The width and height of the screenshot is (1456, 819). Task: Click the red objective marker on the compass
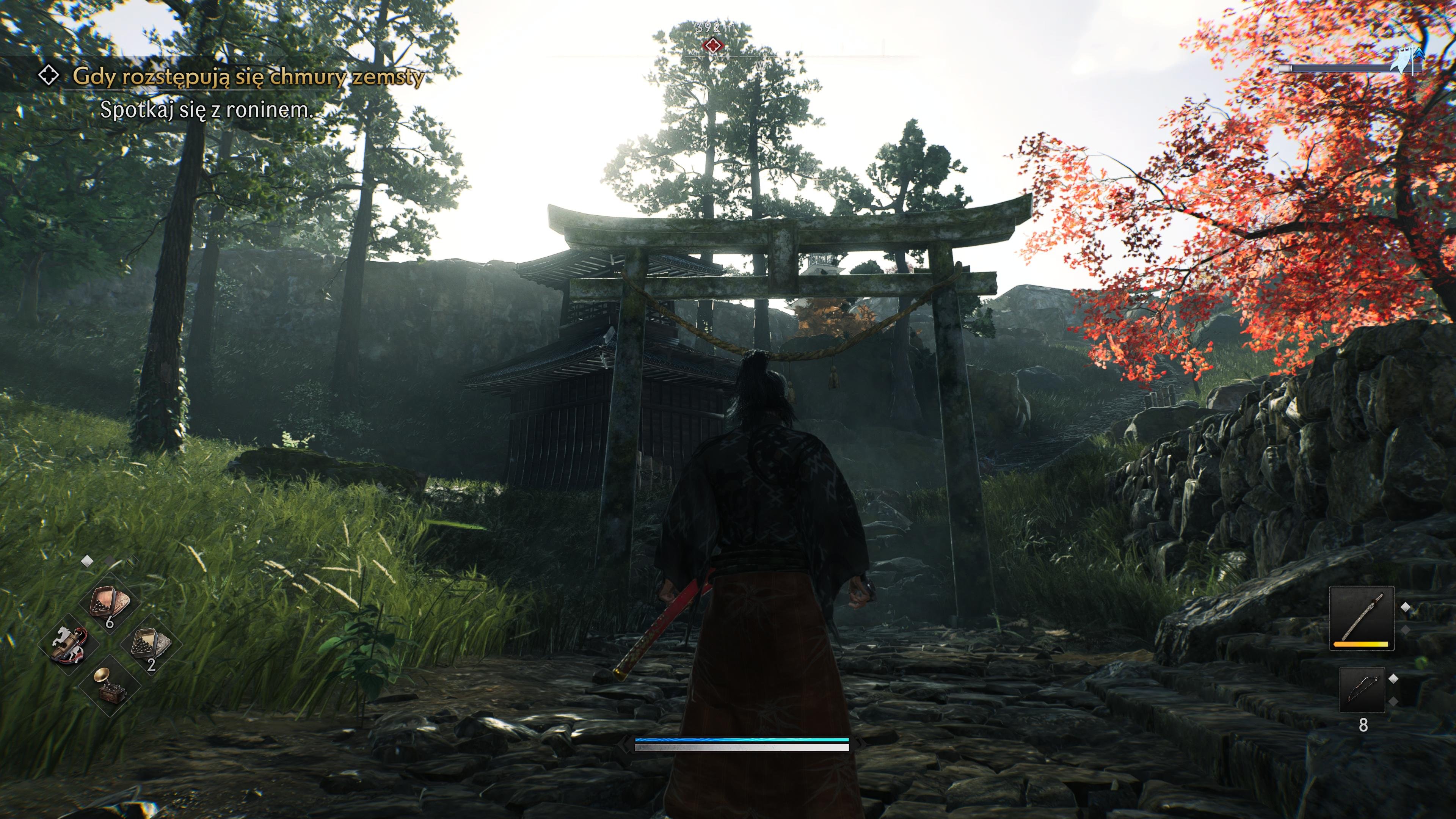coord(713,45)
